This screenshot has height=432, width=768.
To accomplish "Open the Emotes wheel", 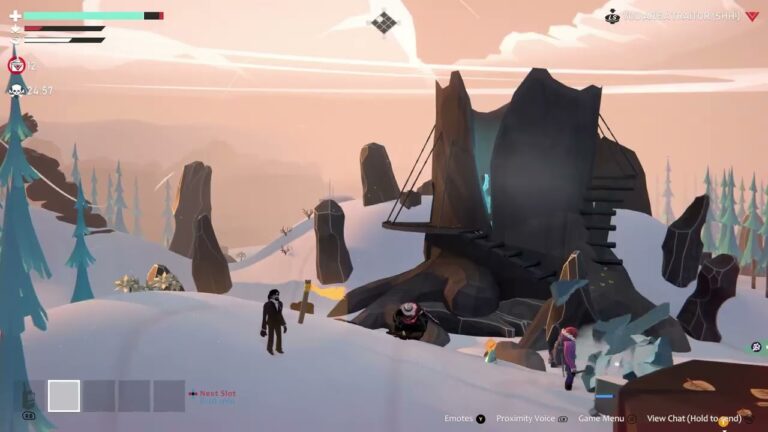I will pos(461,419).
